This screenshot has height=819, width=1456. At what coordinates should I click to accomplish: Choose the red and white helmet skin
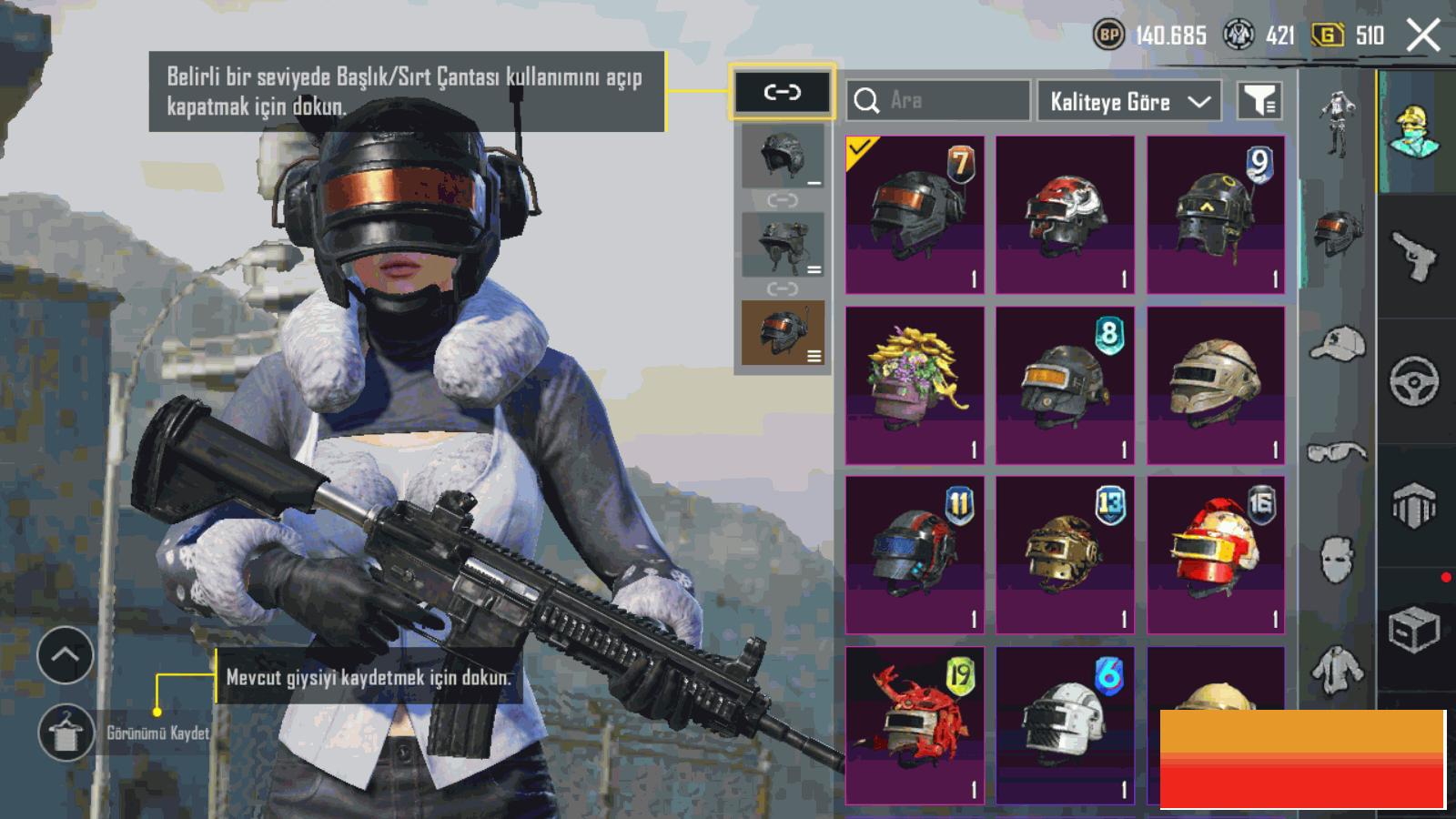pos(1065,215)
